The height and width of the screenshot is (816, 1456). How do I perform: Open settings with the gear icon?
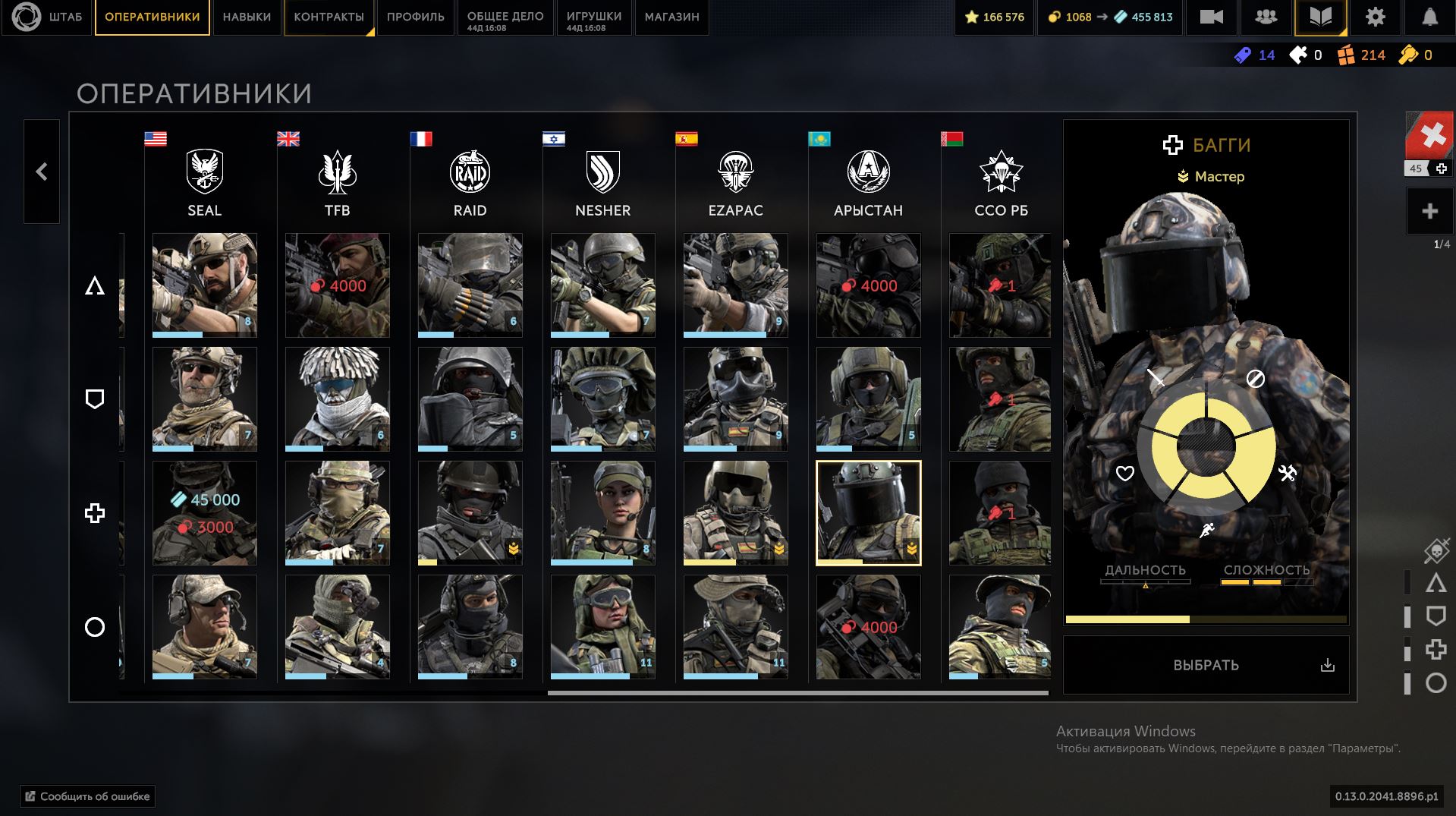tap(1375, 17)
